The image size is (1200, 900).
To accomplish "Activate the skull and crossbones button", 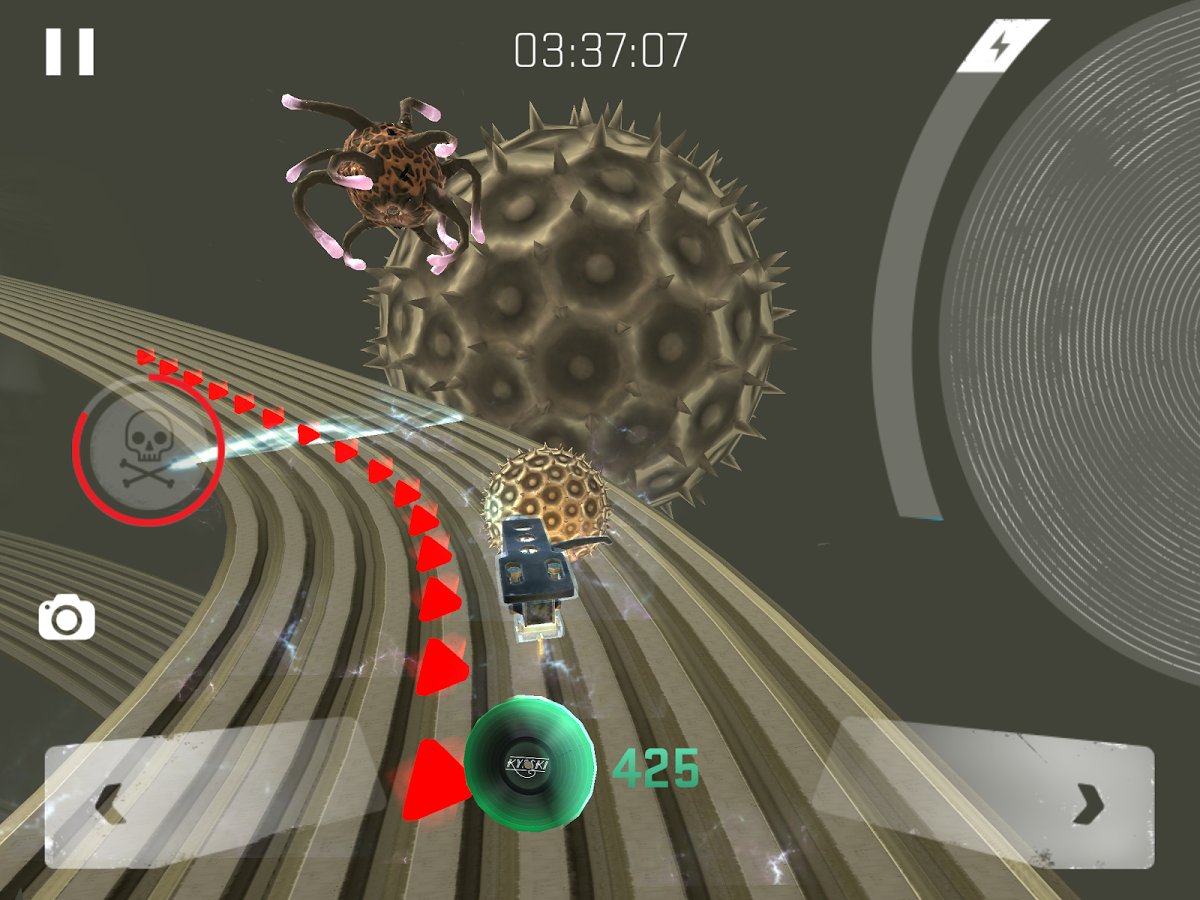I will coord(147,451).
